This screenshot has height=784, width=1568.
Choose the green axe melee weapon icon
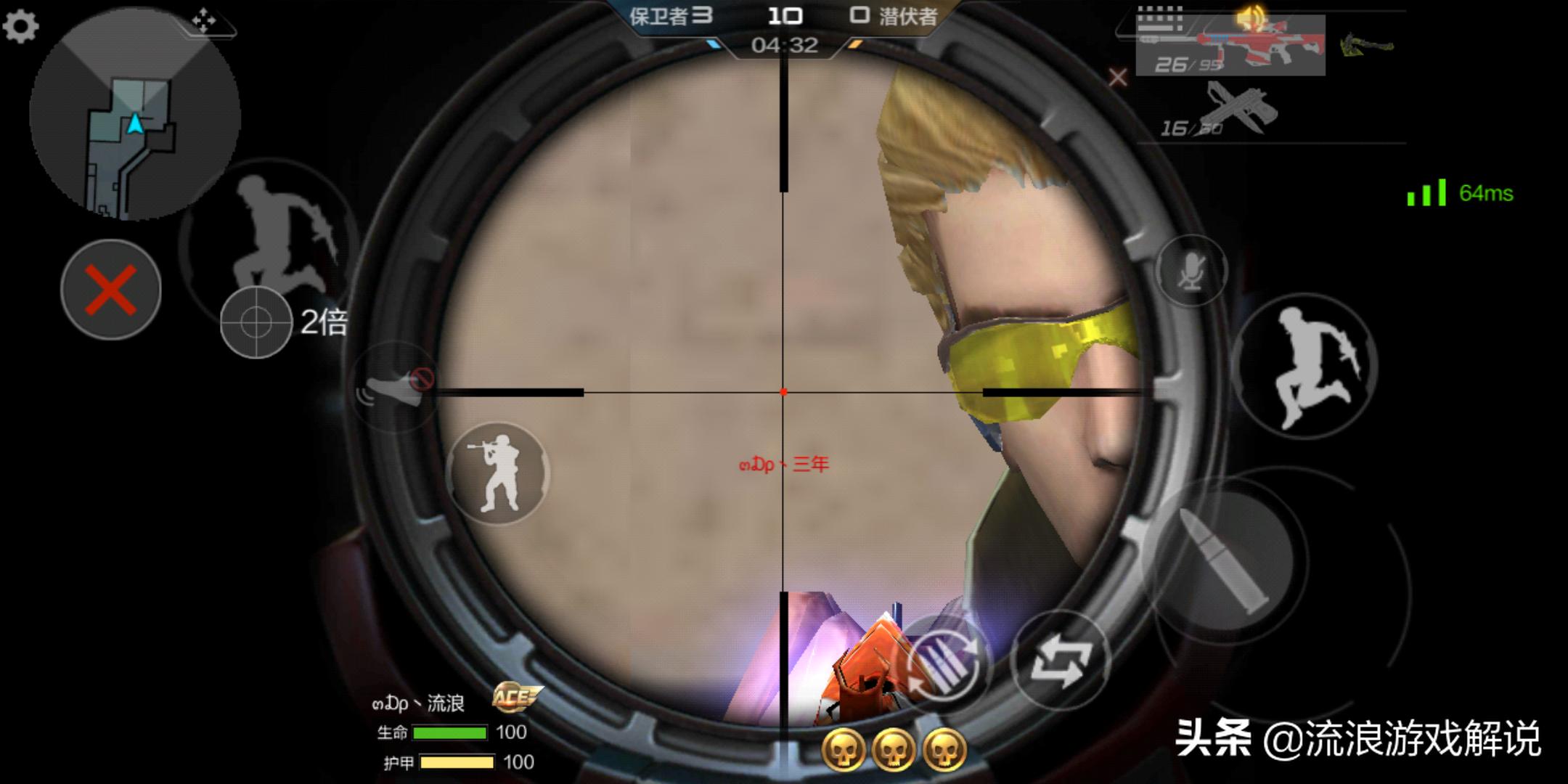click(1365, 45)
